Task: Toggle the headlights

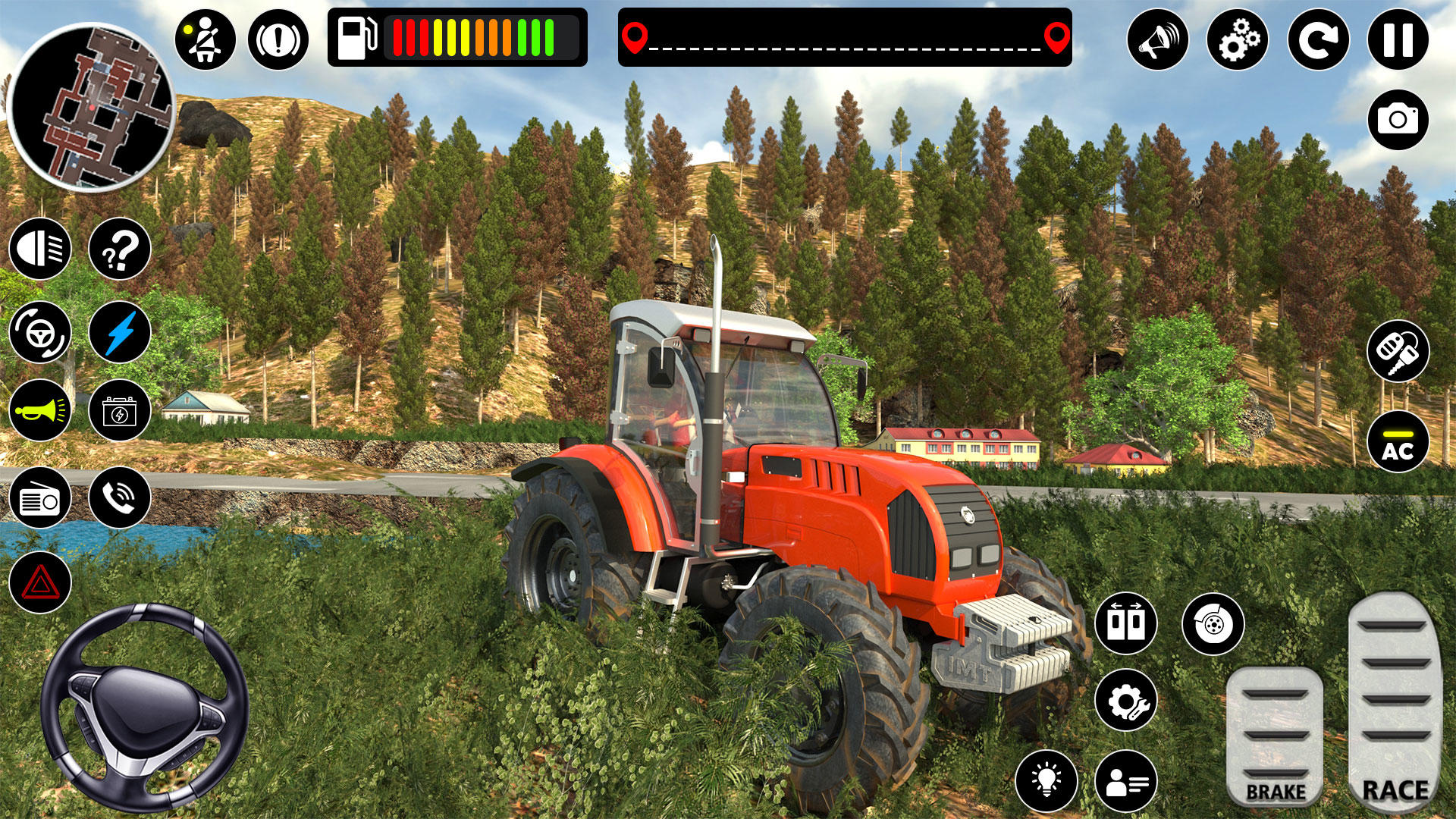Action: (42, 250)
